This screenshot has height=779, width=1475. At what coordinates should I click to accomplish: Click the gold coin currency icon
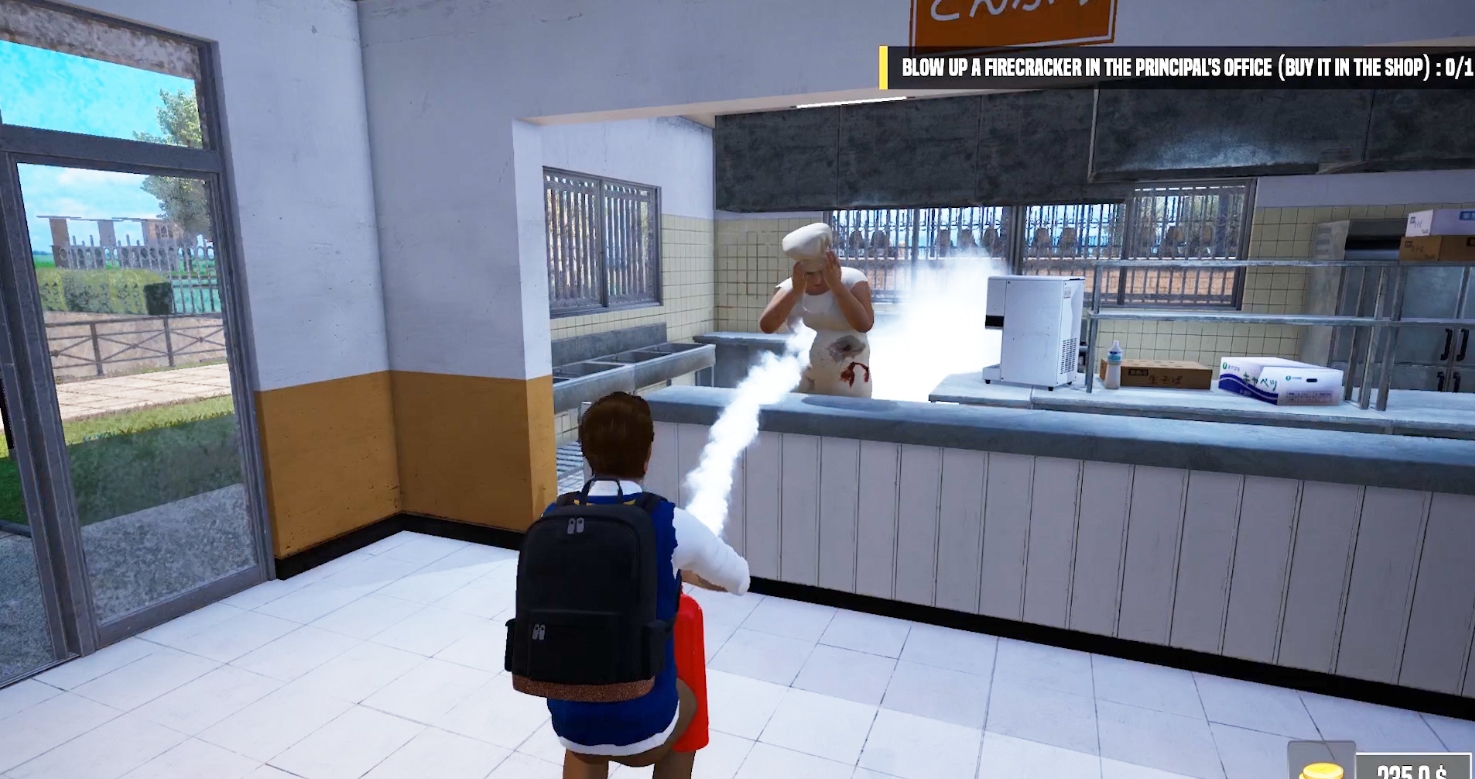(x=1320, y=770)
